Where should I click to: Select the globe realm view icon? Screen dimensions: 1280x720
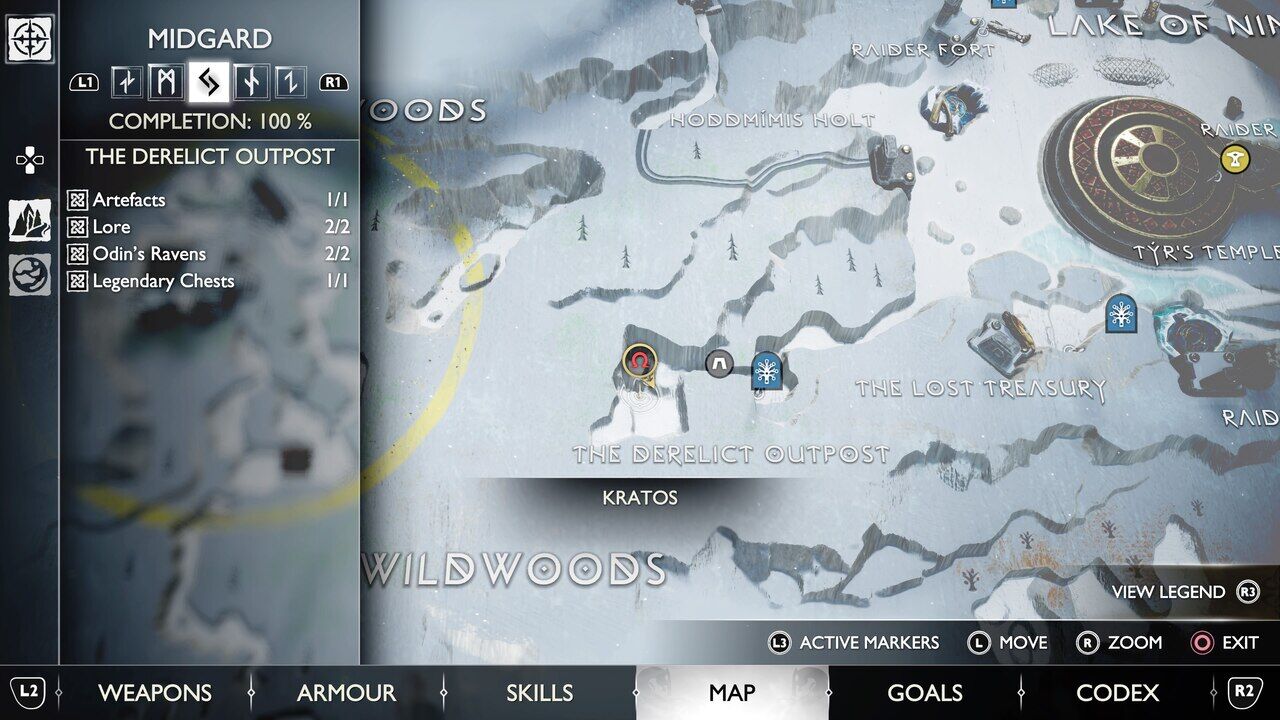tap(30, 275)
